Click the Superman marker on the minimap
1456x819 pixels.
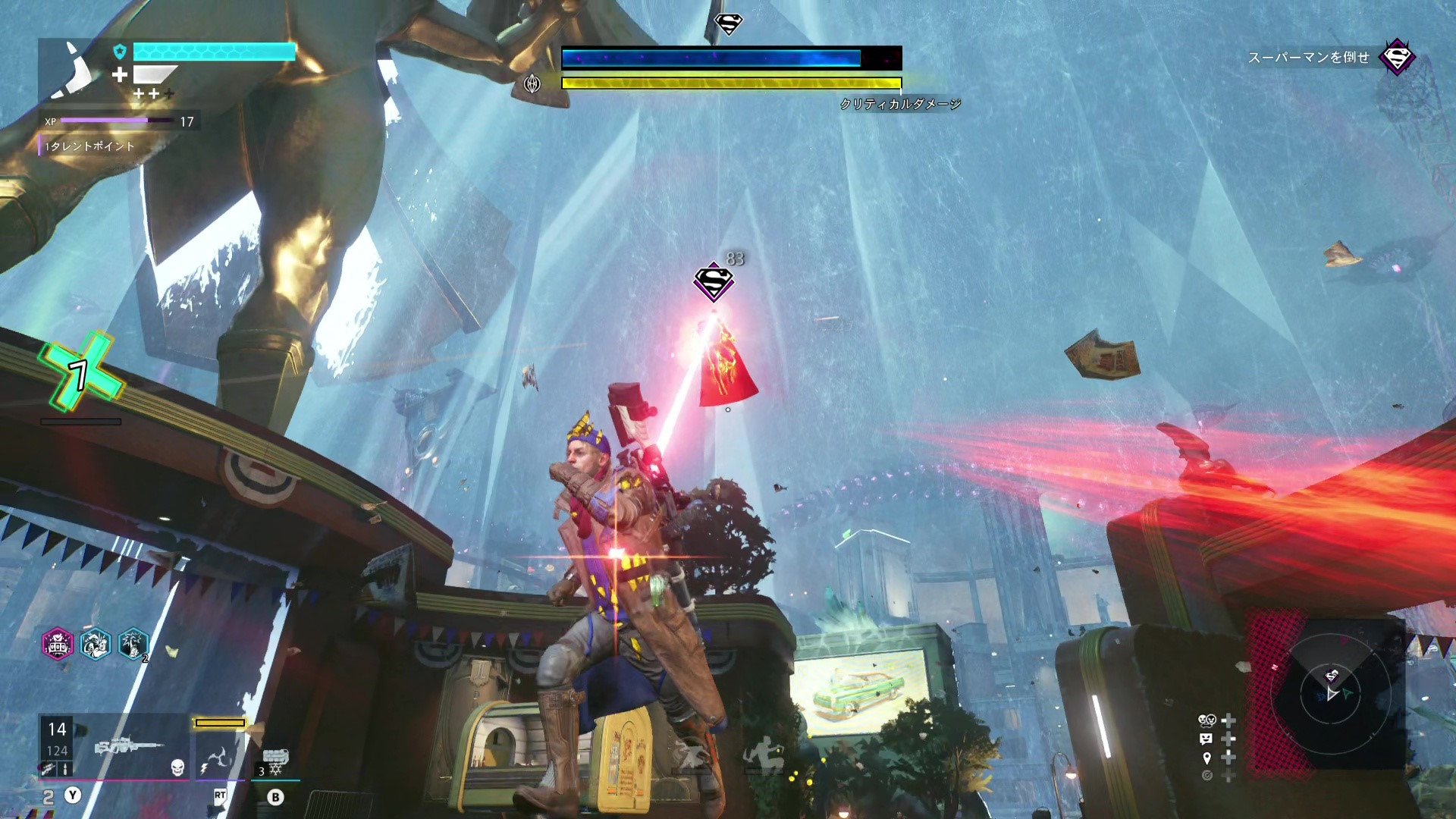click(x=1332, y=675)
